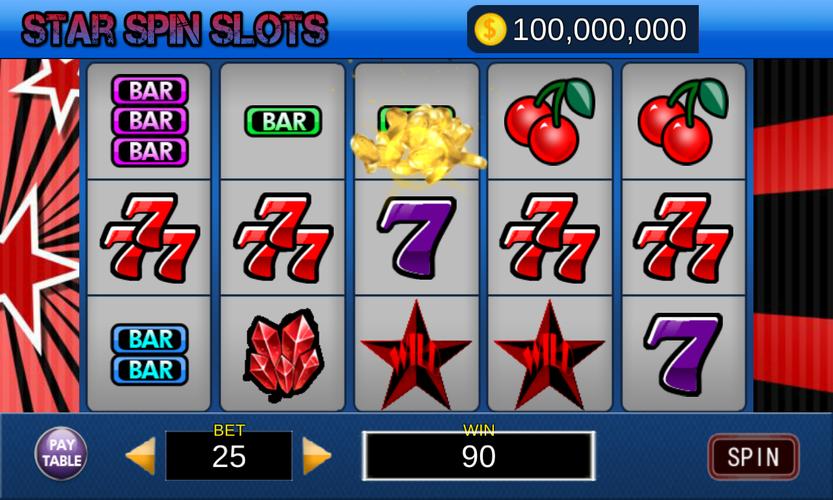Image resolution: width=833 pixels, height=500 pixels.
Task: Decrease the bet with the left arrow
Action: click(x=140, y=456)
